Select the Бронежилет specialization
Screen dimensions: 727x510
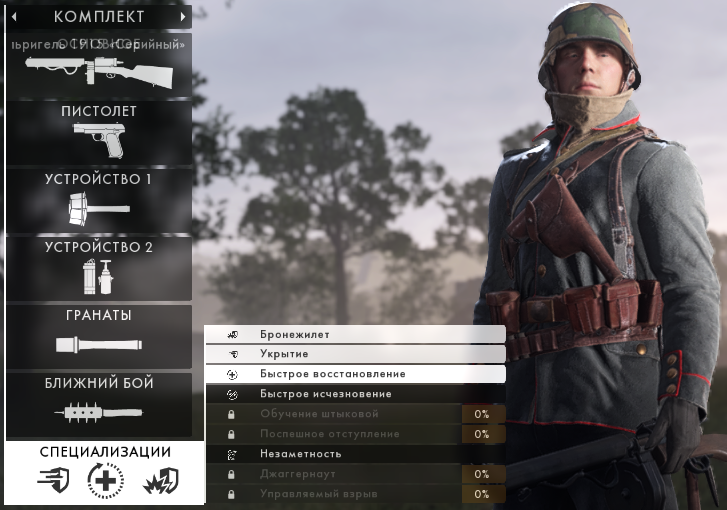355,334
